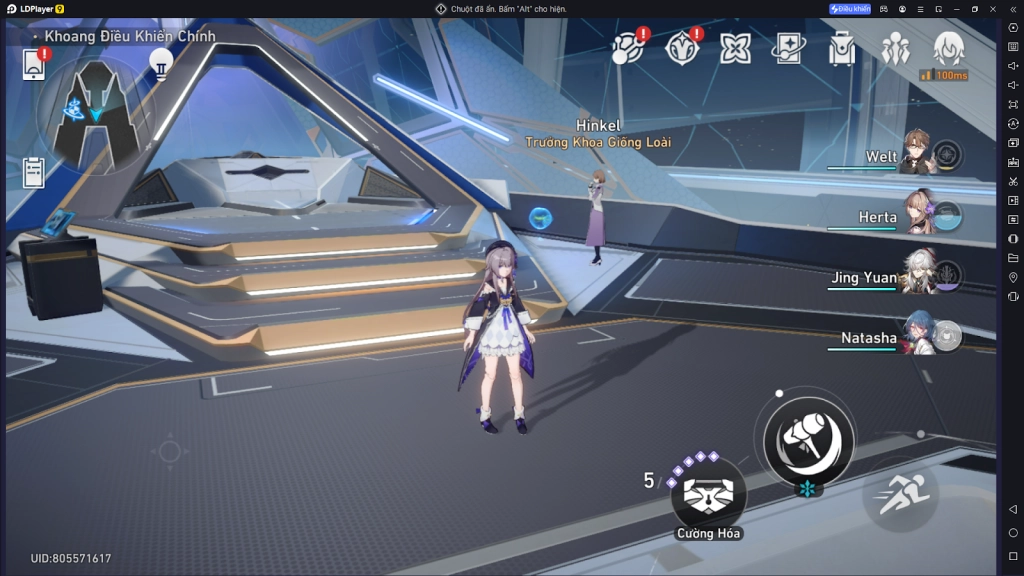This screenshot has width=1024, height=576.
Task: Toggle the sprint running button
Action: click(x=902, y=493)
